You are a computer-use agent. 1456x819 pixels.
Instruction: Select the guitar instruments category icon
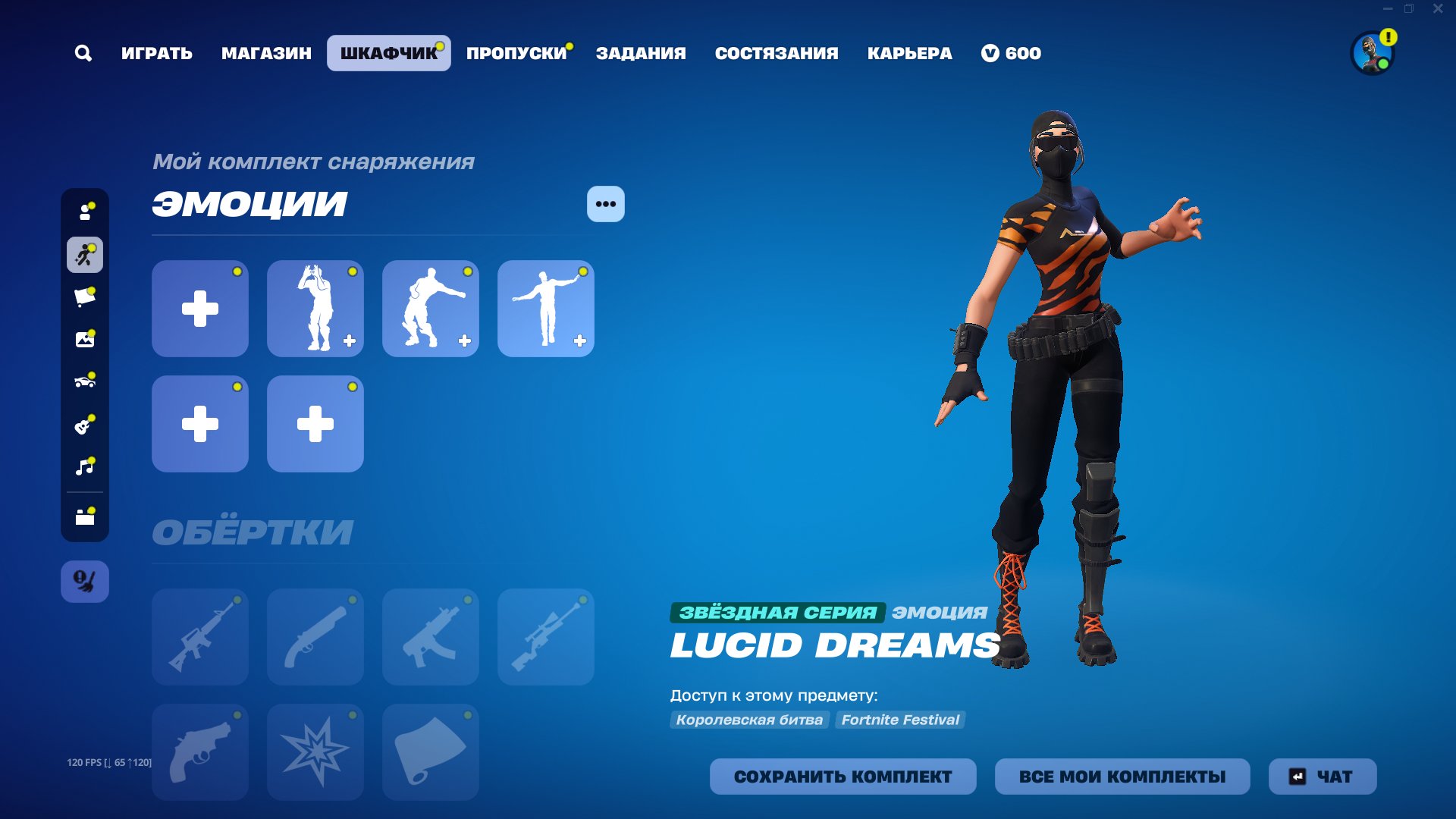(84, 425)
